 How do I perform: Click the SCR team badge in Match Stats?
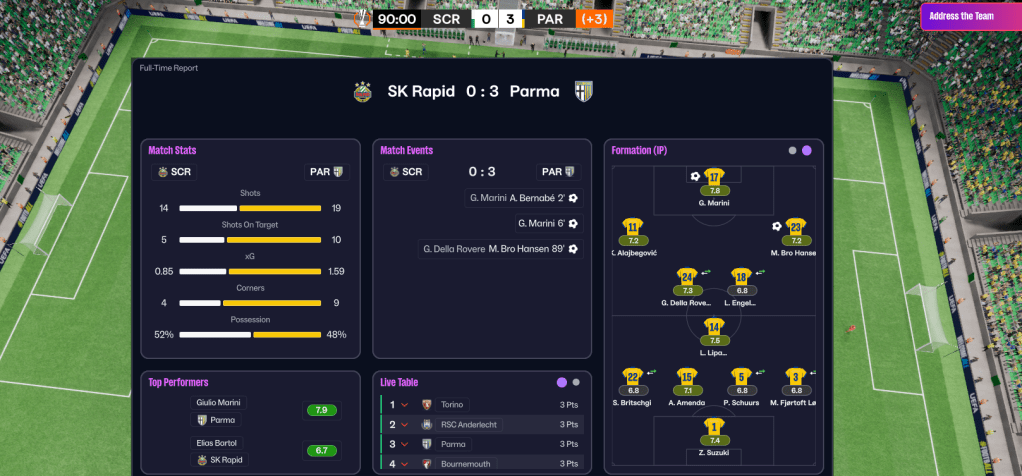coord(174,171)
